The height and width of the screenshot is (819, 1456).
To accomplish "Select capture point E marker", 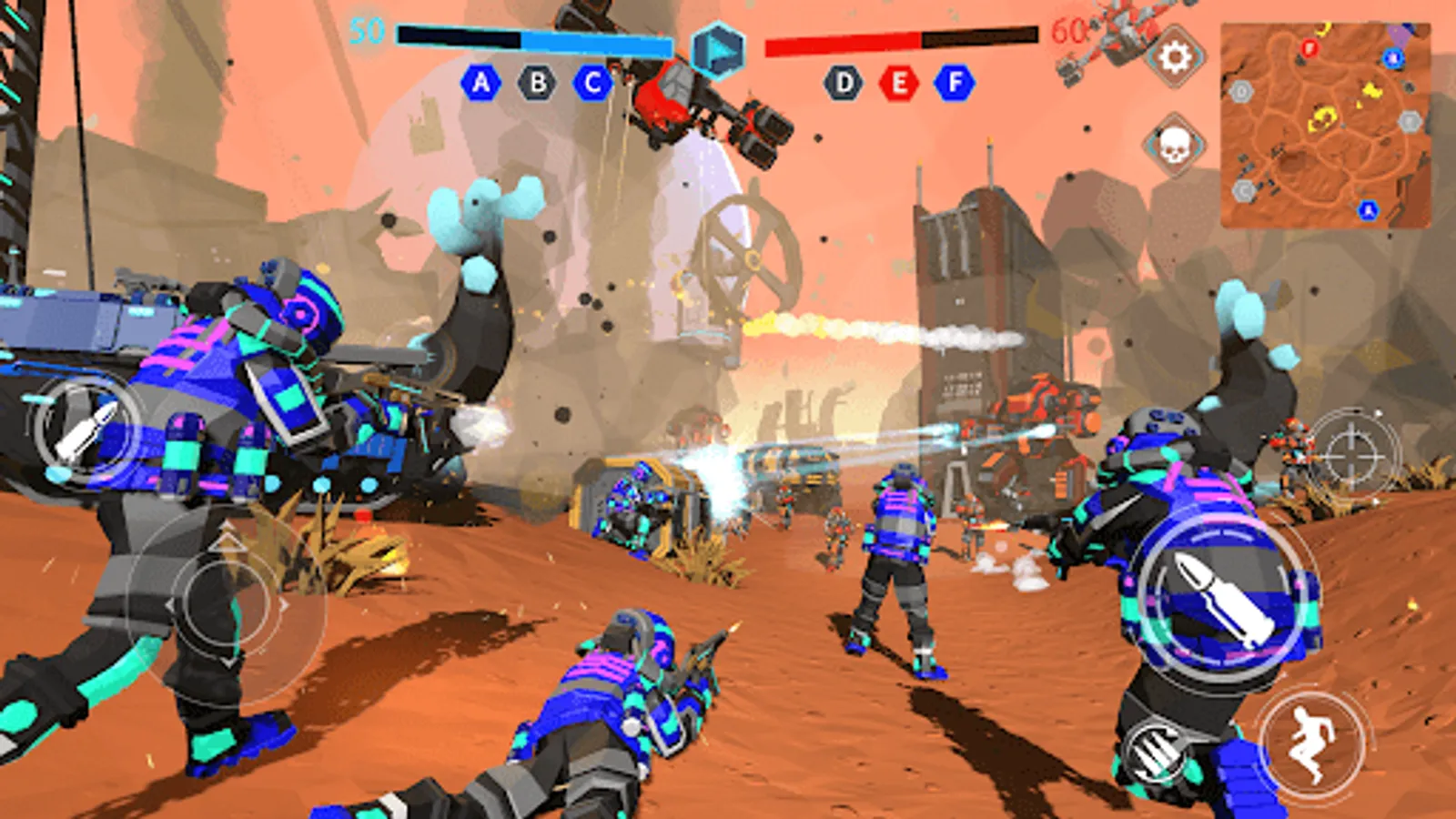I will [899, 84].
